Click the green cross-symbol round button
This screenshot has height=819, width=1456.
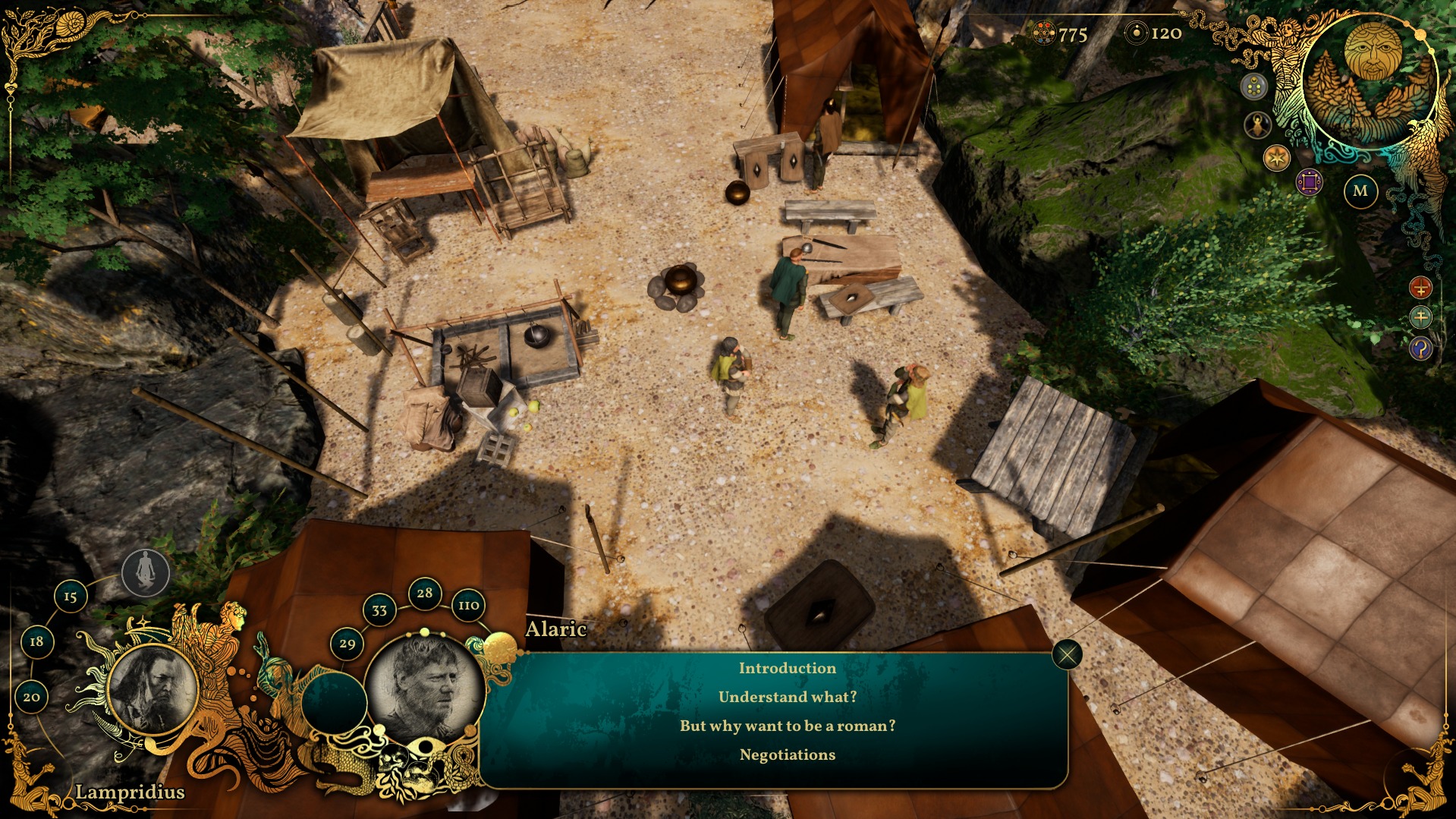pos(1420,317)
